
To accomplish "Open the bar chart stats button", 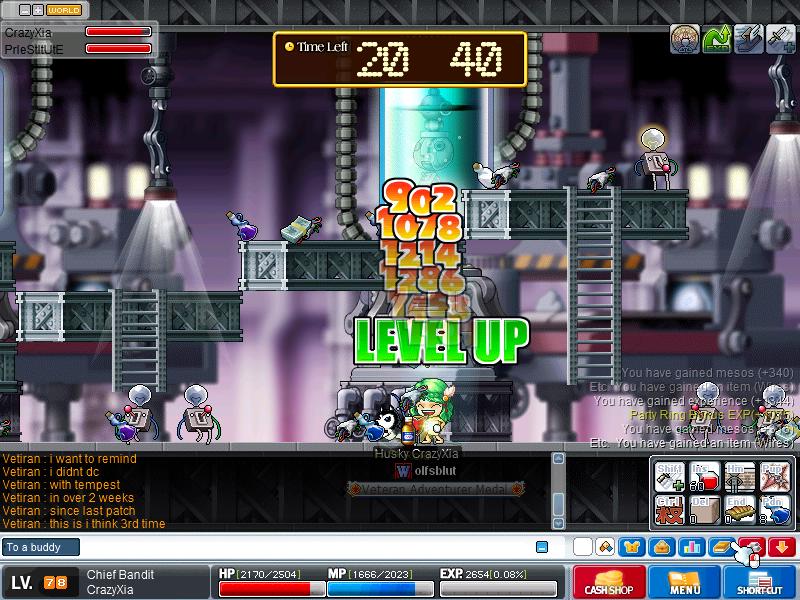I will 691,547.
